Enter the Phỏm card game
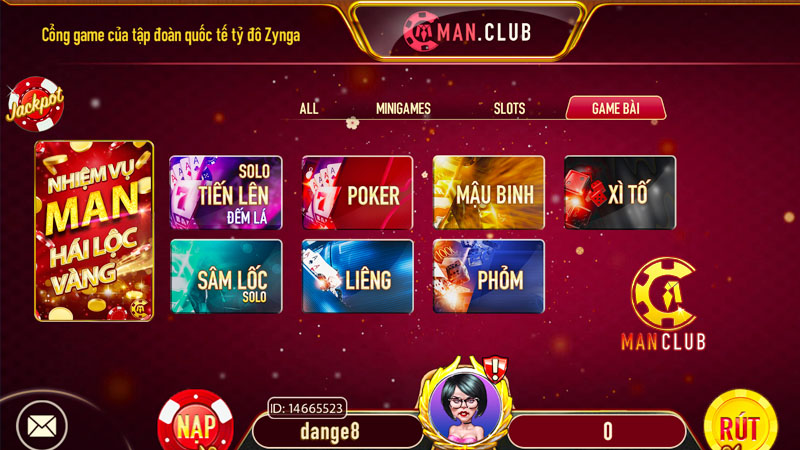The height and width of the screenshot is (450, 800). (x=488, y=277)
